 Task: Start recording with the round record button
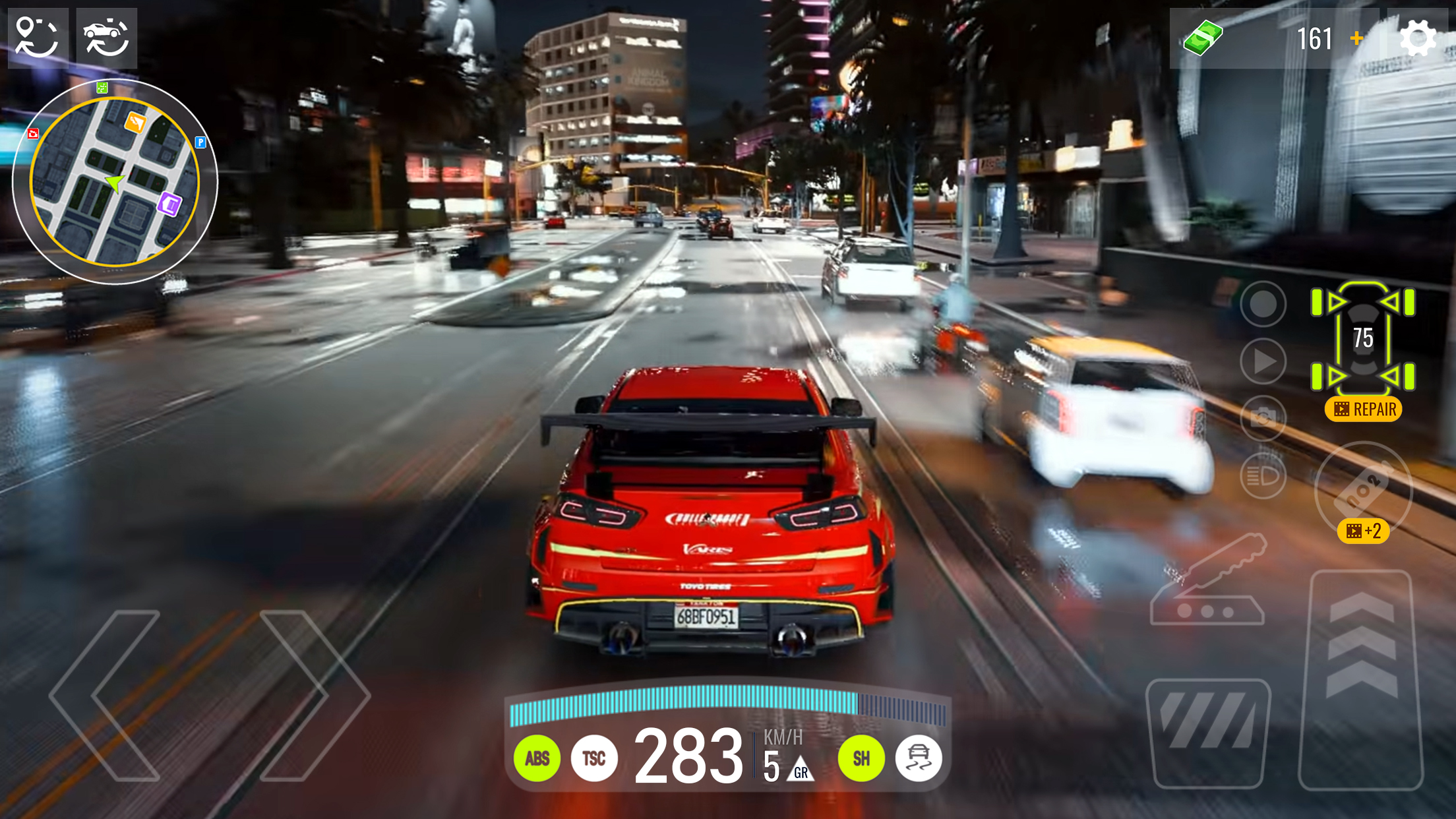(x=1263, y=304)
